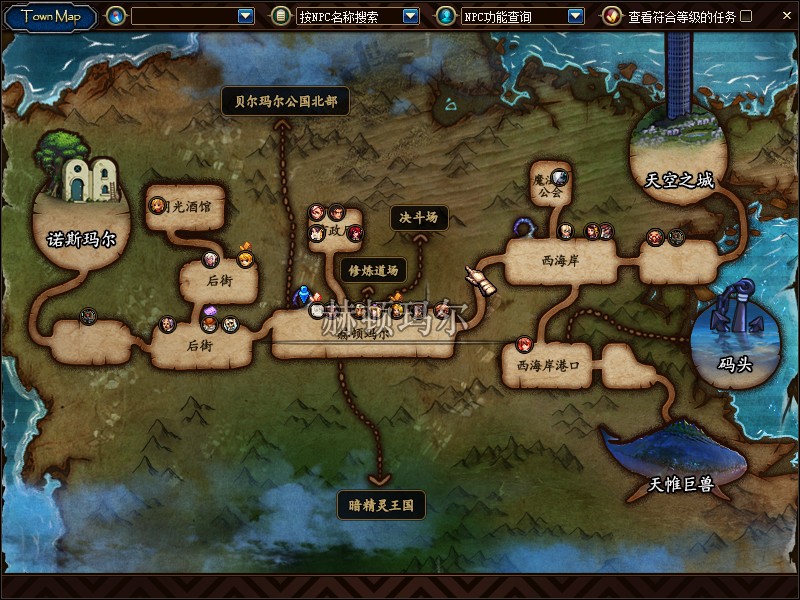Choose the 西海岸港口 area

(x=547, y=366)
